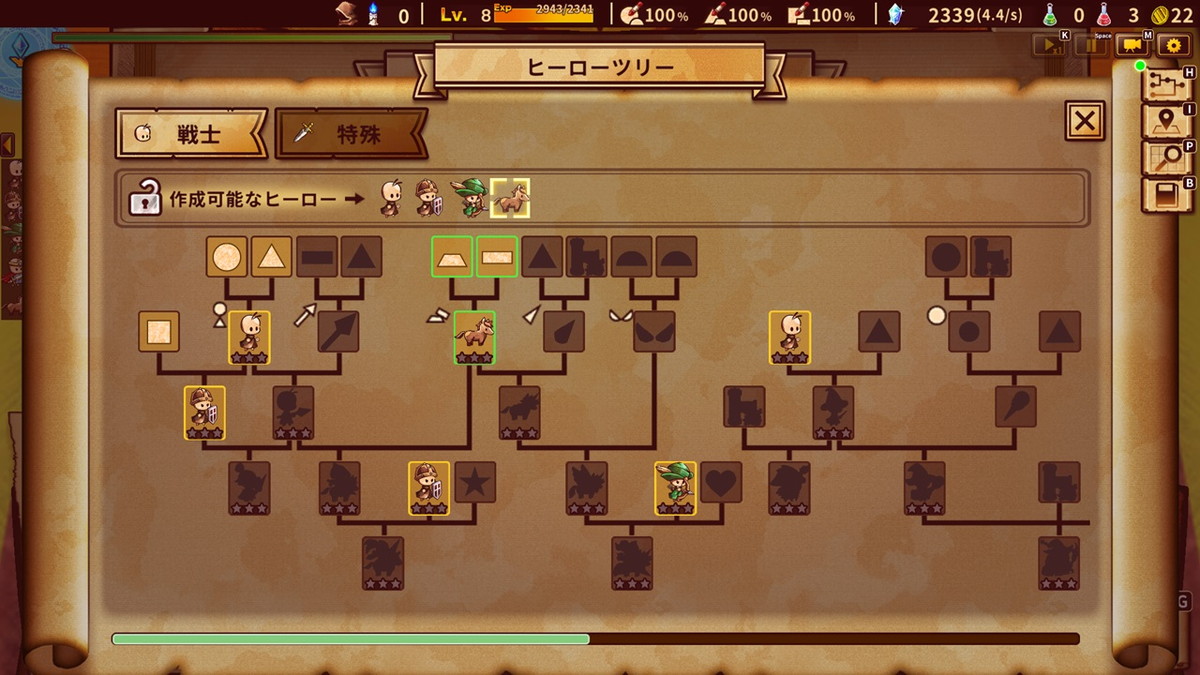
Task: Select the green-hat archer in craftable heroes row
Action: pos(468,198)
